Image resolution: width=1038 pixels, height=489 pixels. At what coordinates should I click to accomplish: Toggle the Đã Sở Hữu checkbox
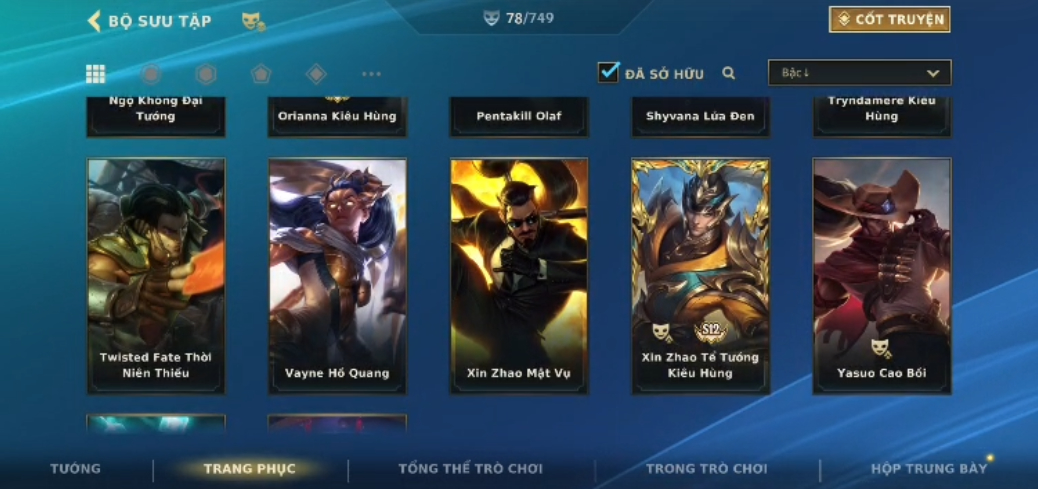(608, 72)
